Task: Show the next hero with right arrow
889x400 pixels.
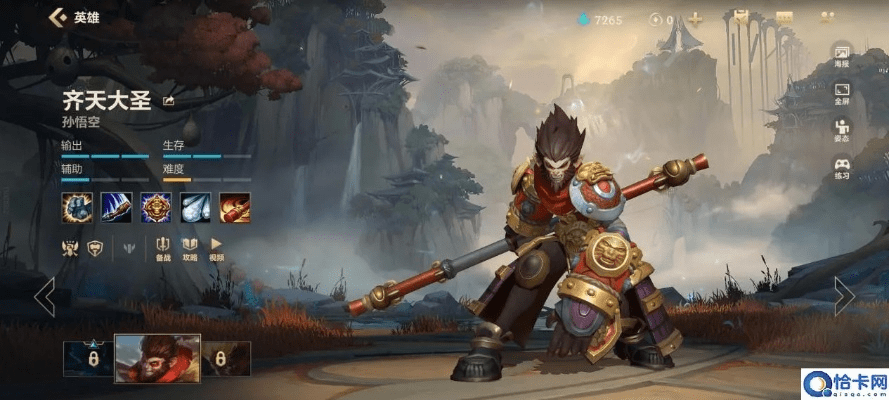Action: point(844,296)
